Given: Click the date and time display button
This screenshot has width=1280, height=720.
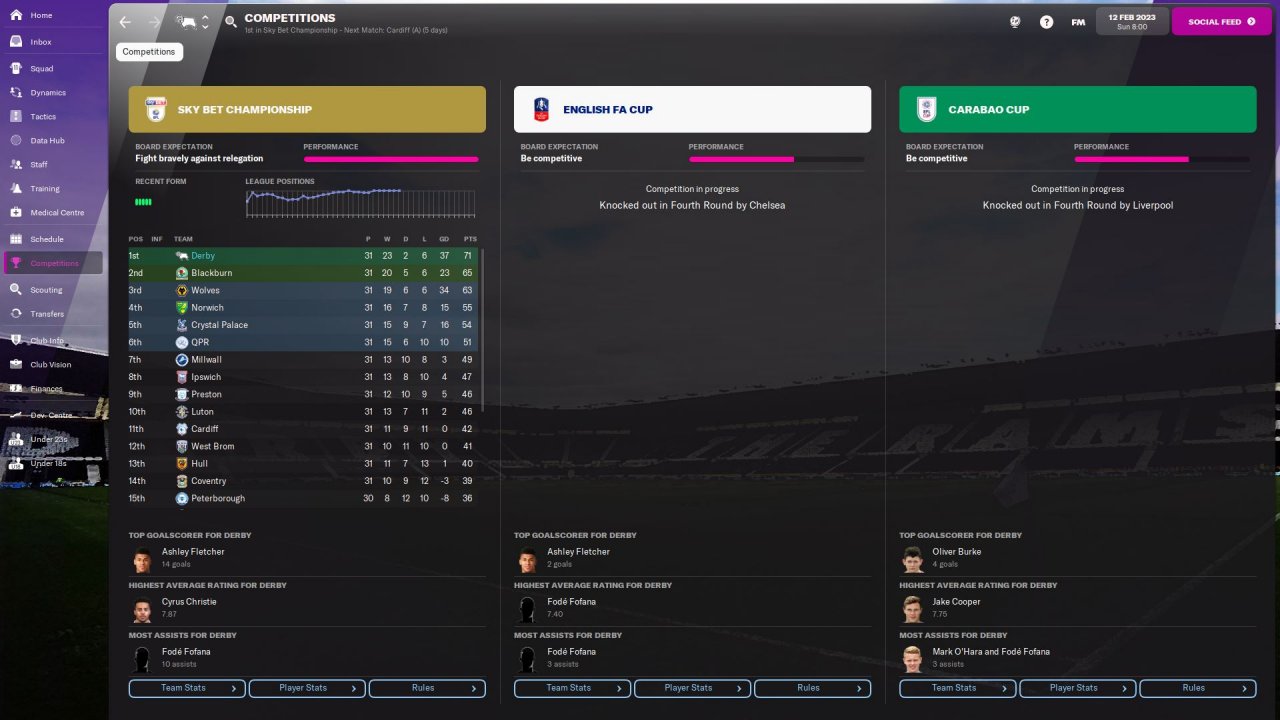Looking at the screenshot, I should pyautogui.click(x=1131, y=21).
